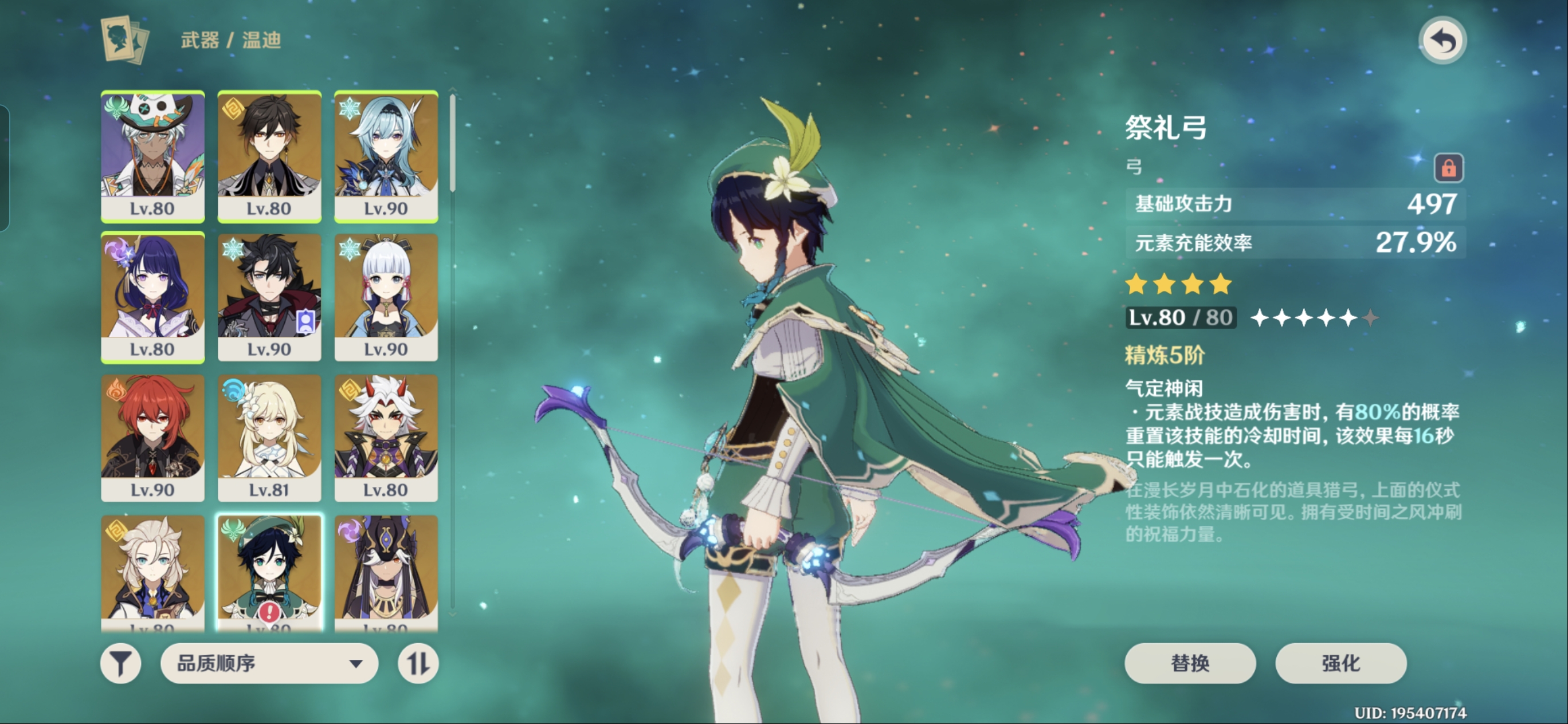Viewport: 1568px width, 724px height.
Task: Open weapon enhancement with 强化
Action: [x=1340, y=663]
